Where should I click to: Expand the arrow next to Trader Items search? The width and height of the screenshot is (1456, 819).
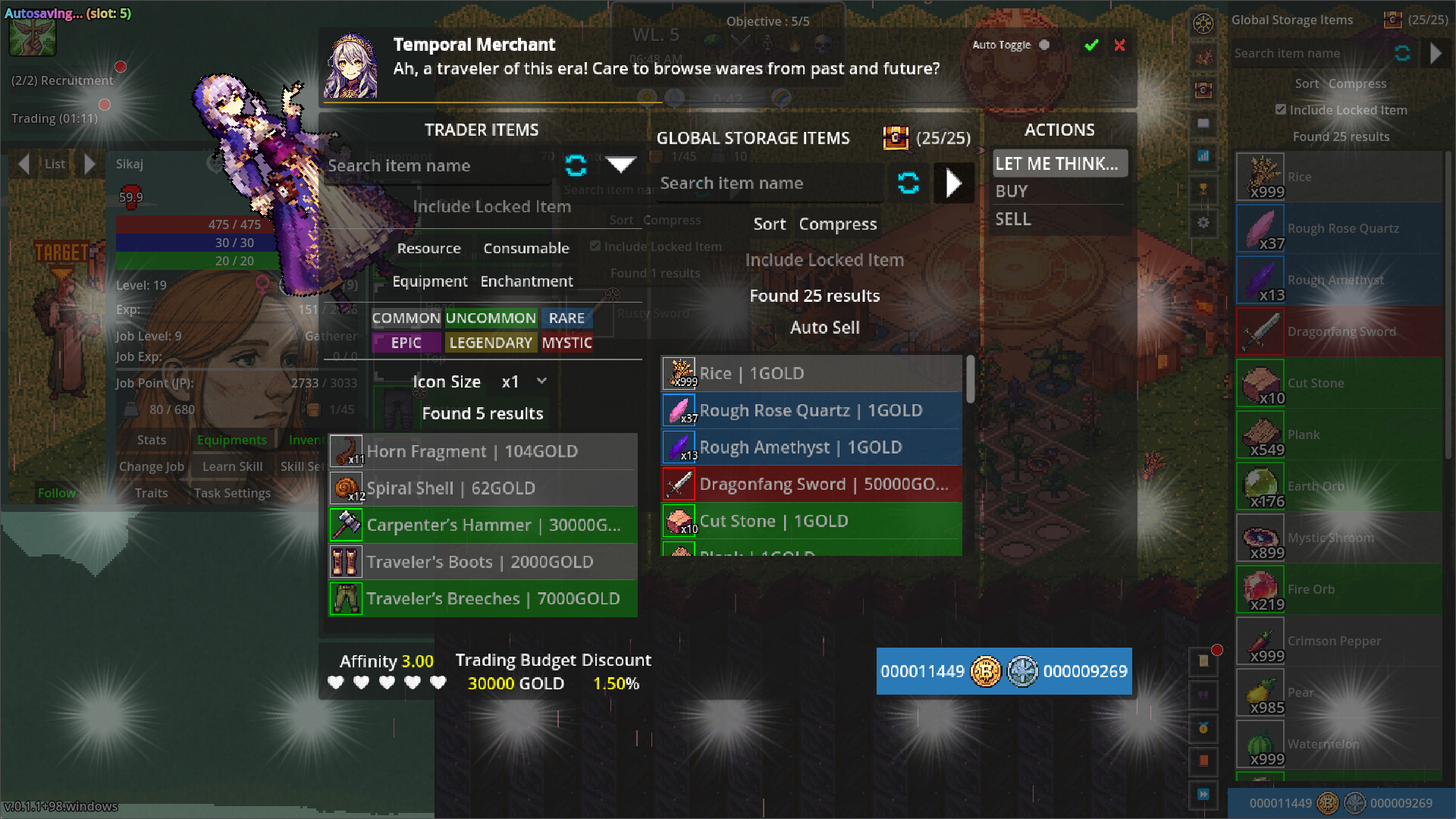(621, 165)
